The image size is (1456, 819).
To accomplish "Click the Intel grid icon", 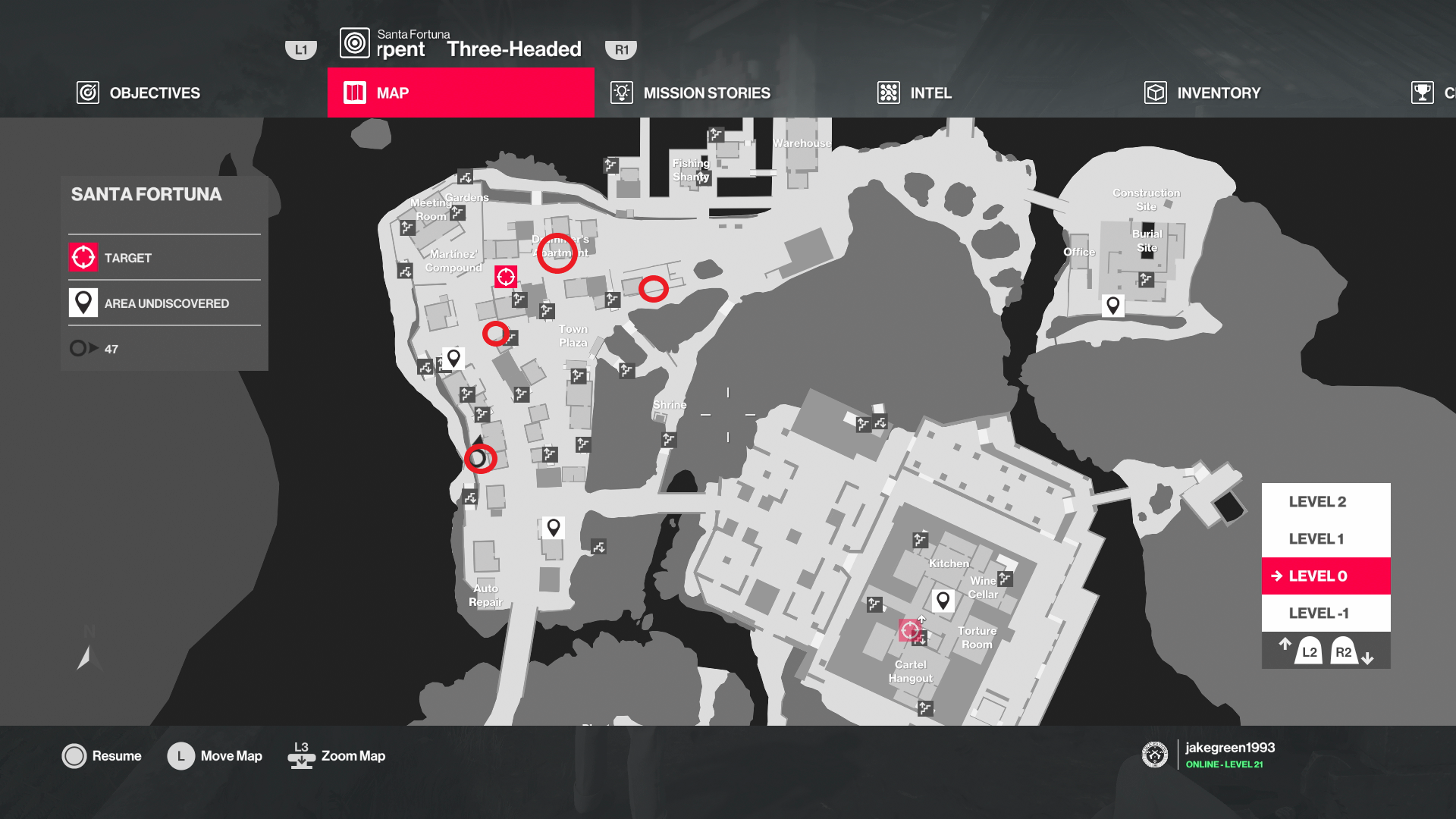I will (x=887, y=93).
